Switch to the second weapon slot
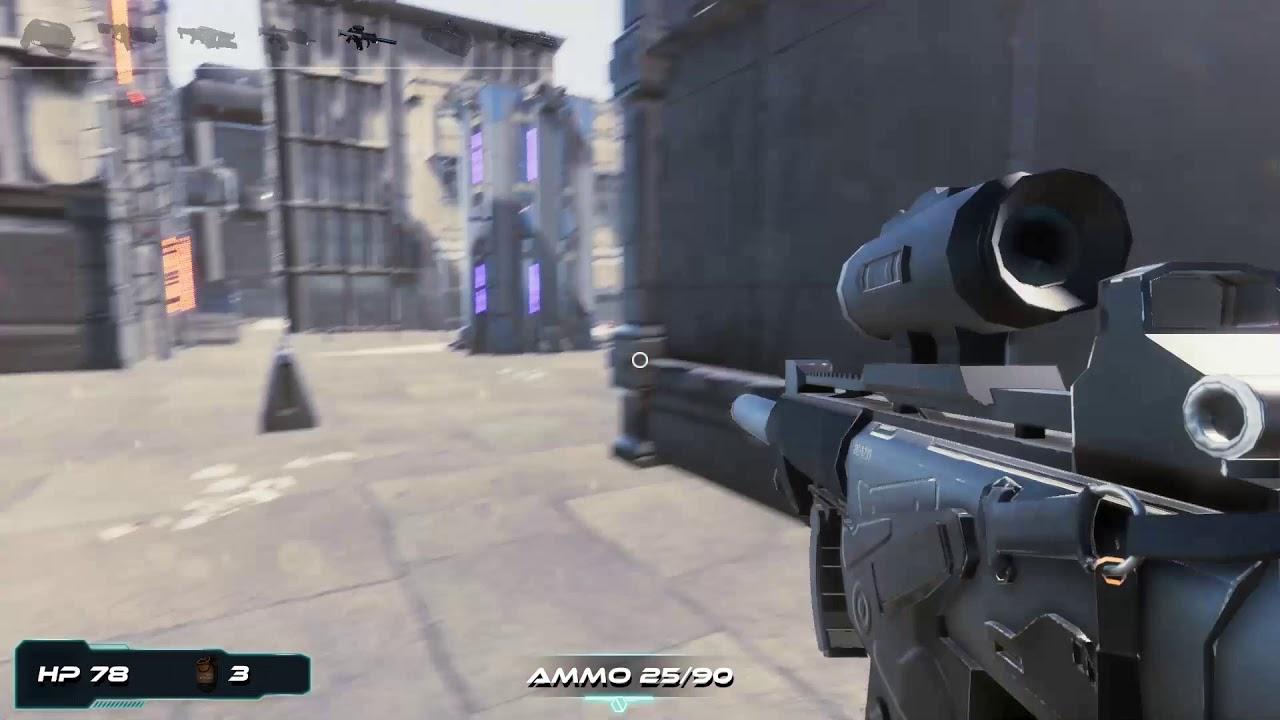Viewport: 1280px width, 720px height. (x=130, y=35)
